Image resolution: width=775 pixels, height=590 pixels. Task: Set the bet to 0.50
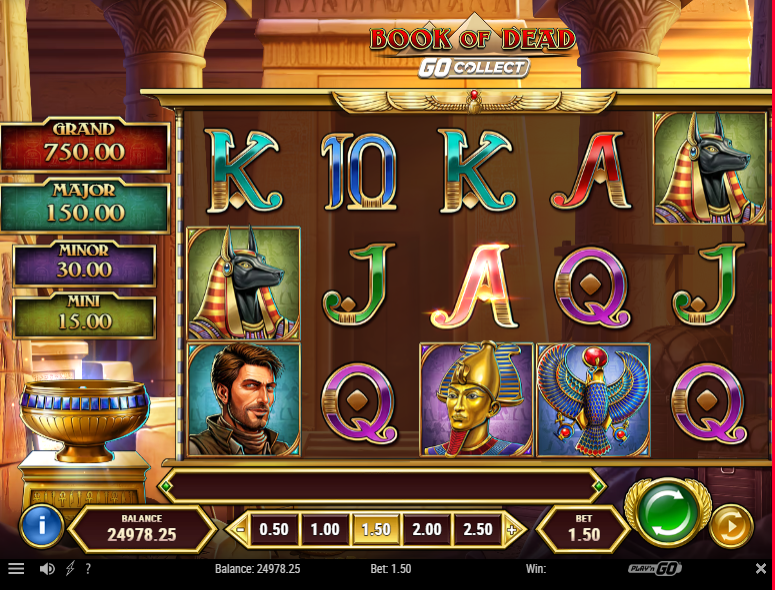273,529
